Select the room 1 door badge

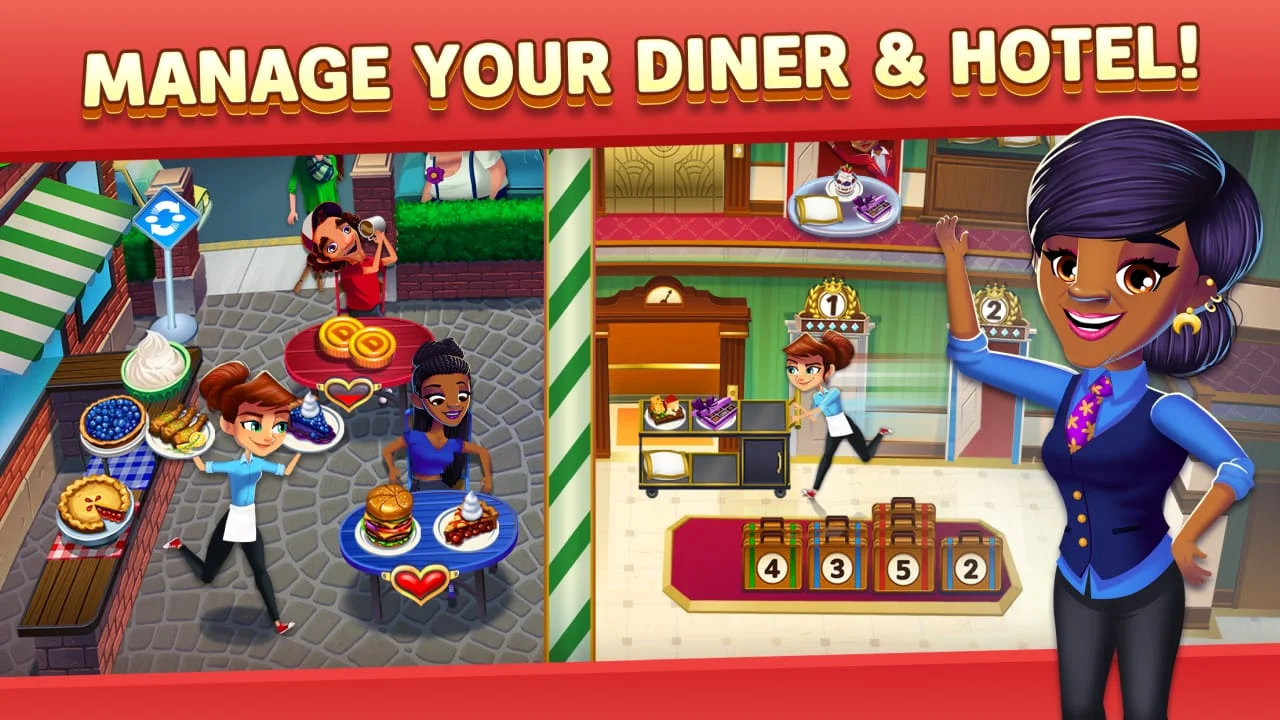pyautogui.click(x=832, y=298)
